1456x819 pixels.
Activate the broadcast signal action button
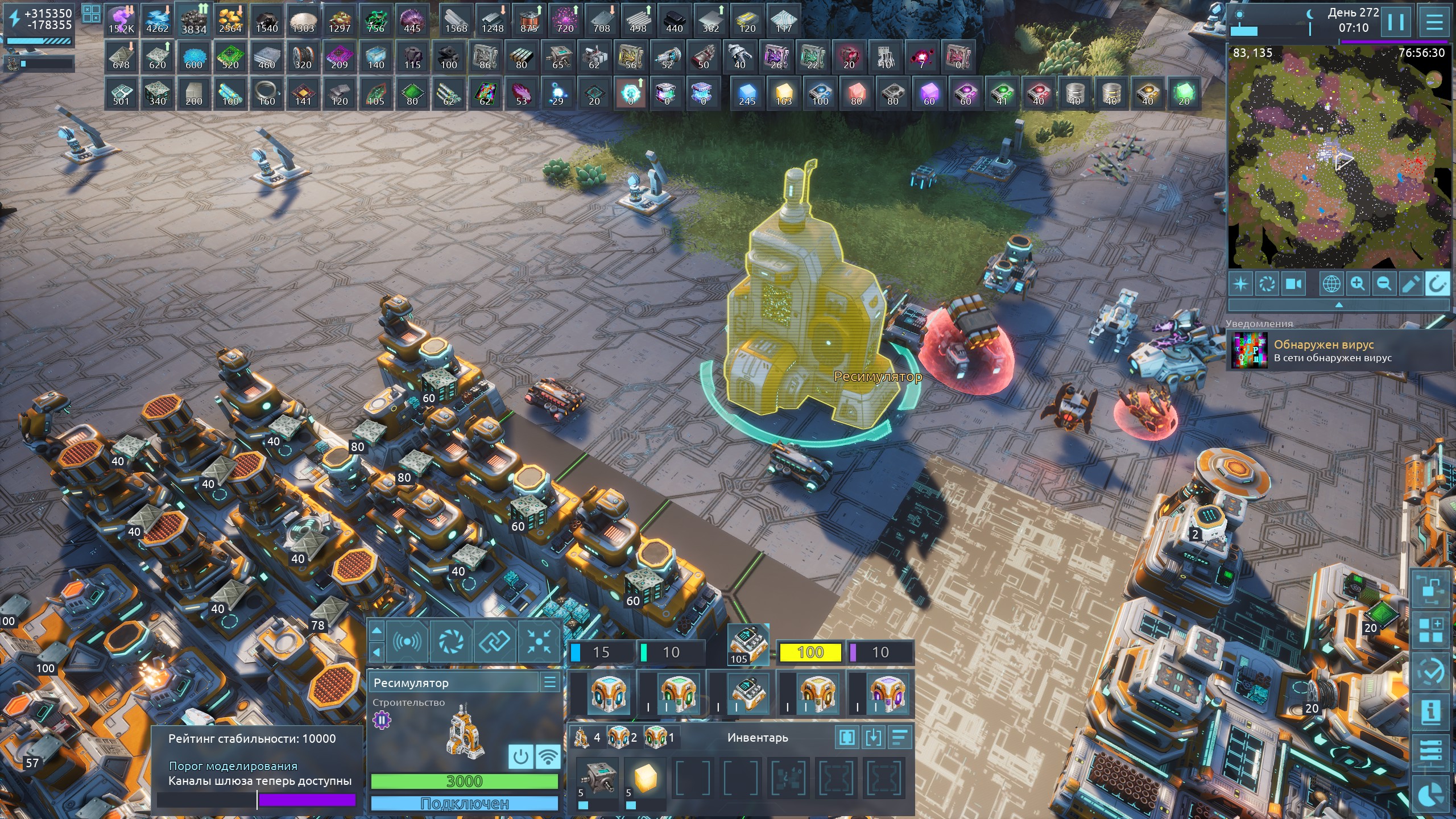pos(407,642)
